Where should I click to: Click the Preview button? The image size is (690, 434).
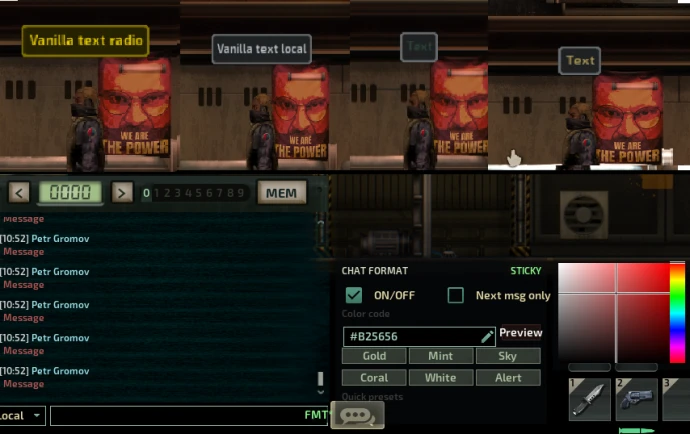coord(520,333)
